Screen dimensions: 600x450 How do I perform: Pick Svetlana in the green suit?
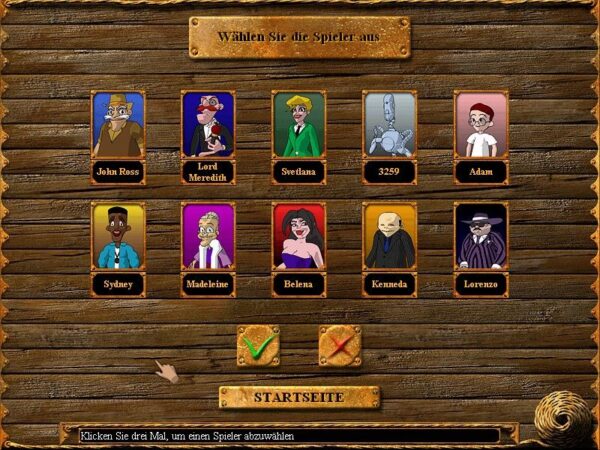tap(299, 125)
